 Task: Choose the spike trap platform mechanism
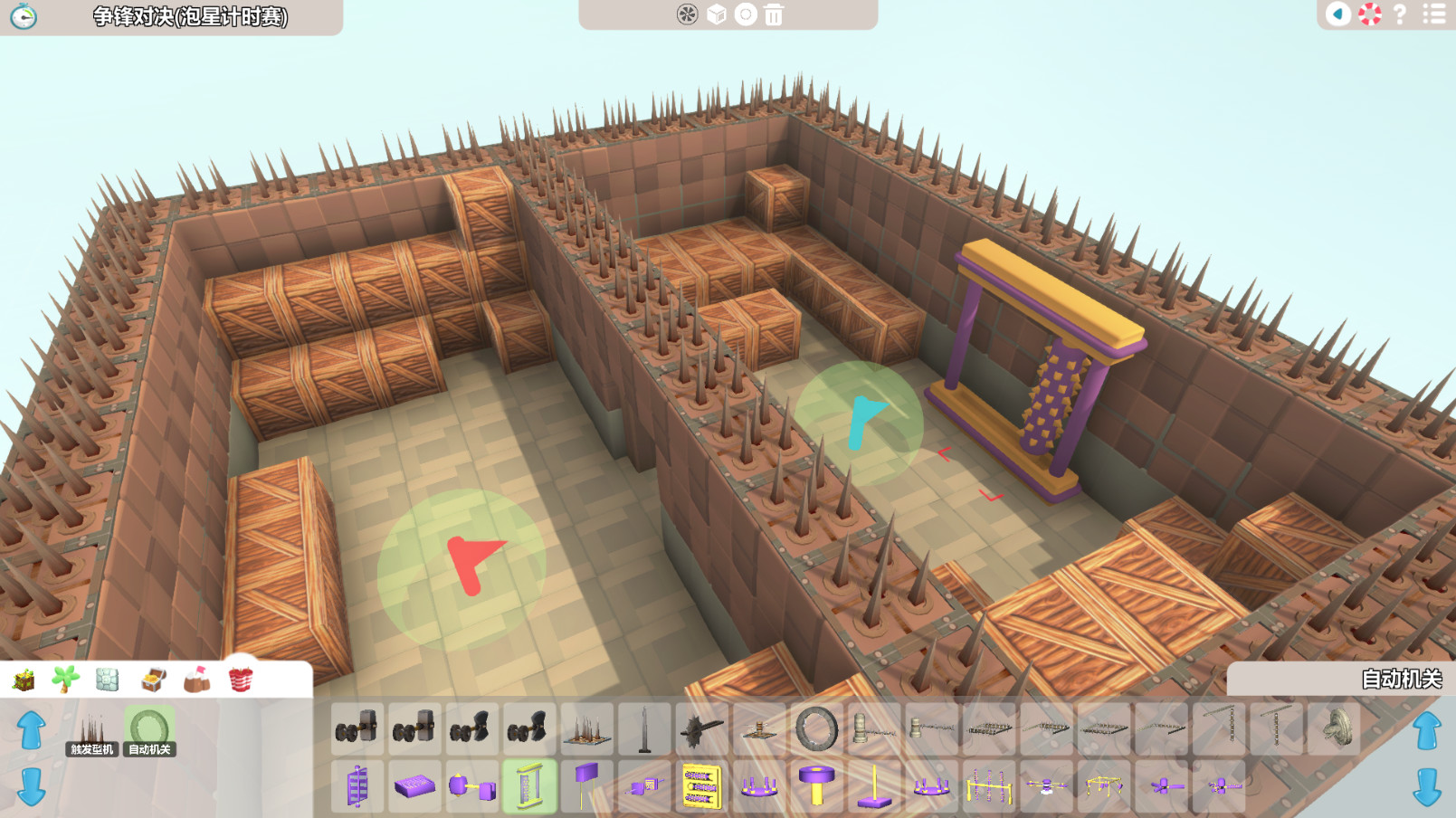click(585, 728)
